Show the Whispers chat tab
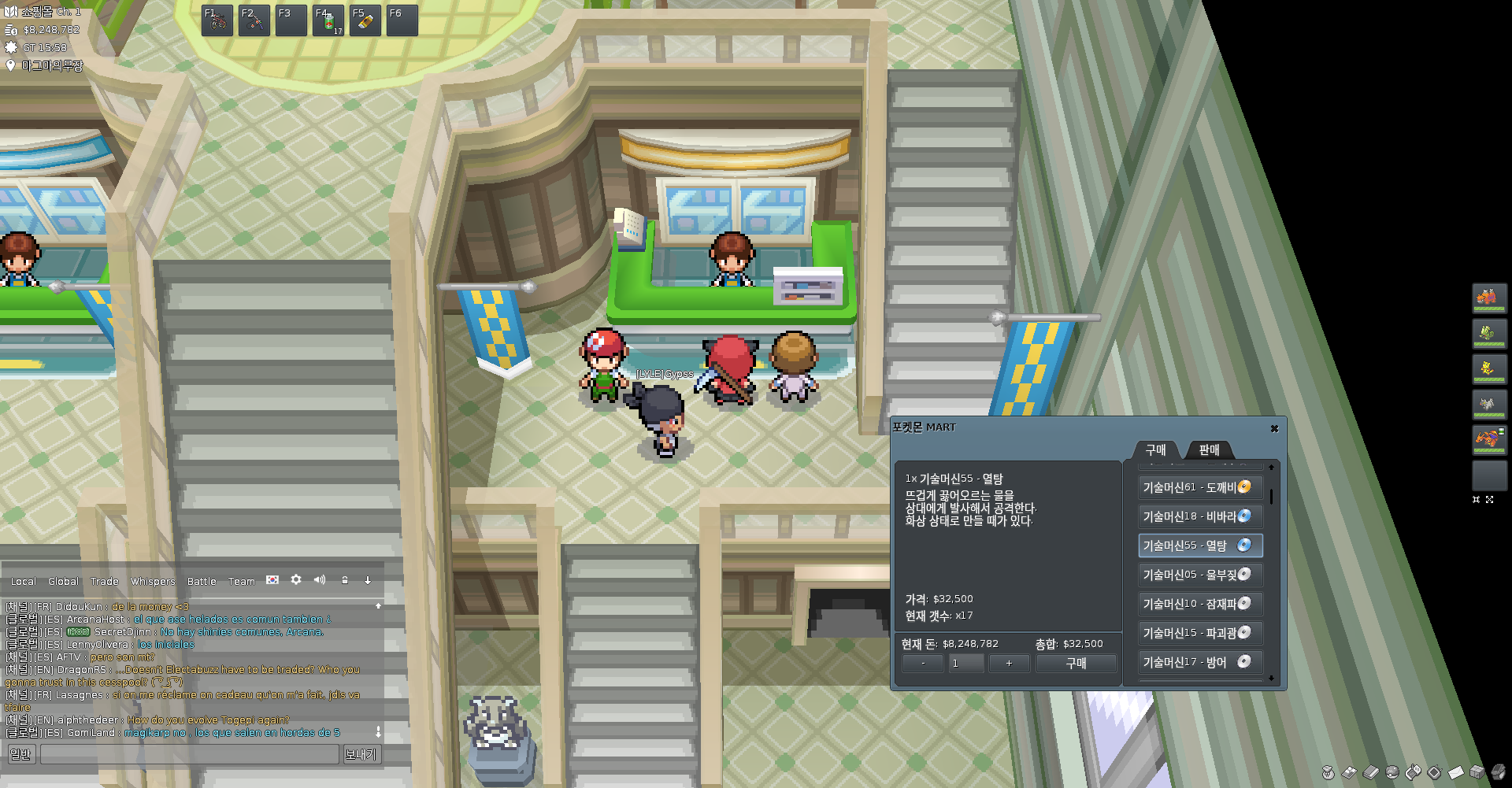1512x788 pixels. click(x=153, y=582)
